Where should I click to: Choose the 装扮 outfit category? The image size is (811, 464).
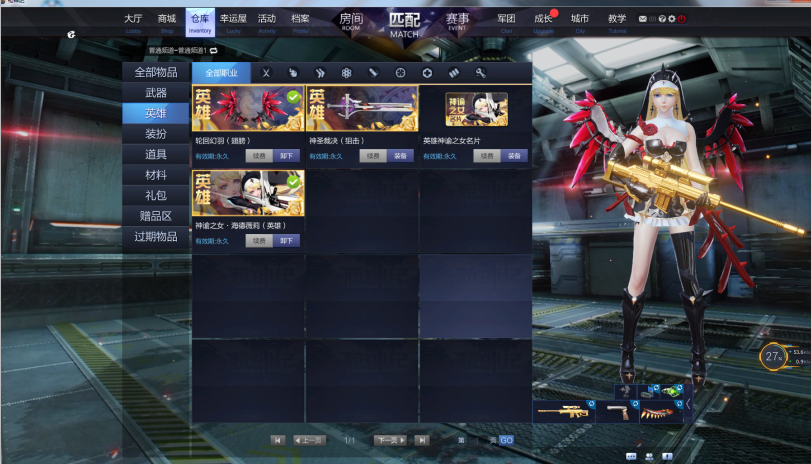click(x=156, y=134)
